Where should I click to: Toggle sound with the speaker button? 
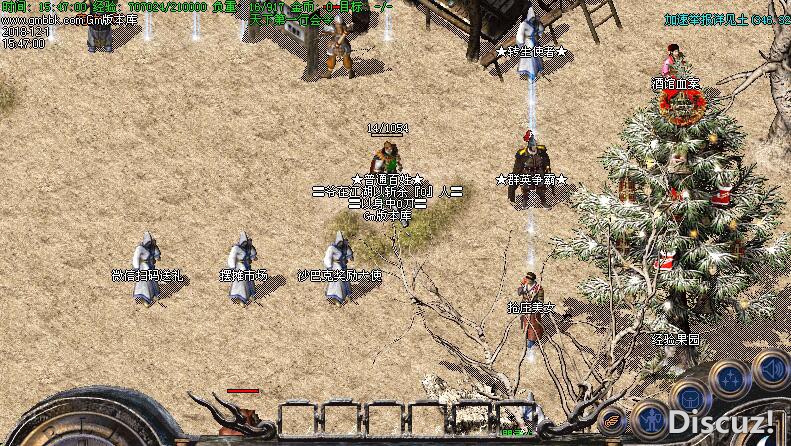point(771,370)
